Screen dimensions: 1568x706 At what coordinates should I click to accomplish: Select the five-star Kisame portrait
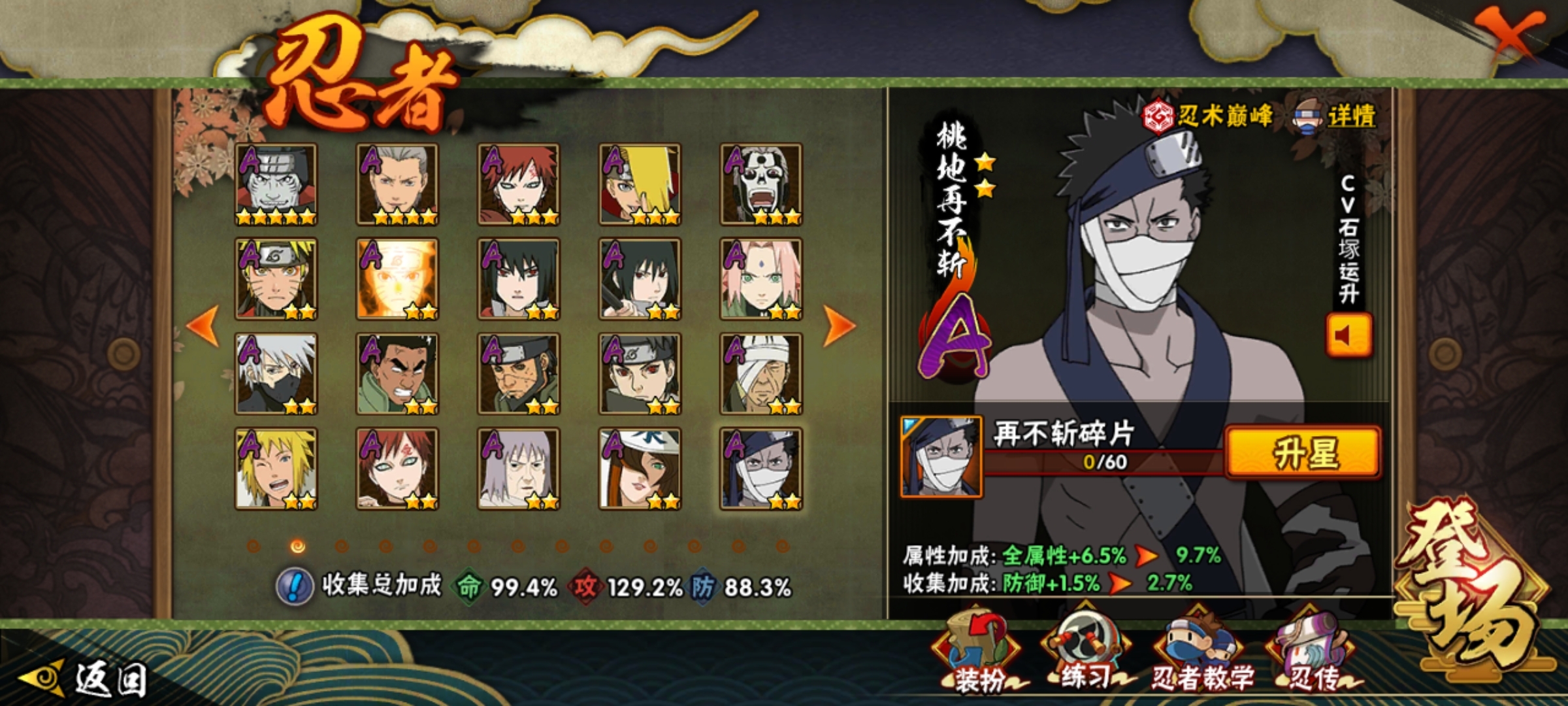pyautogui.click(x=276, y=184)
